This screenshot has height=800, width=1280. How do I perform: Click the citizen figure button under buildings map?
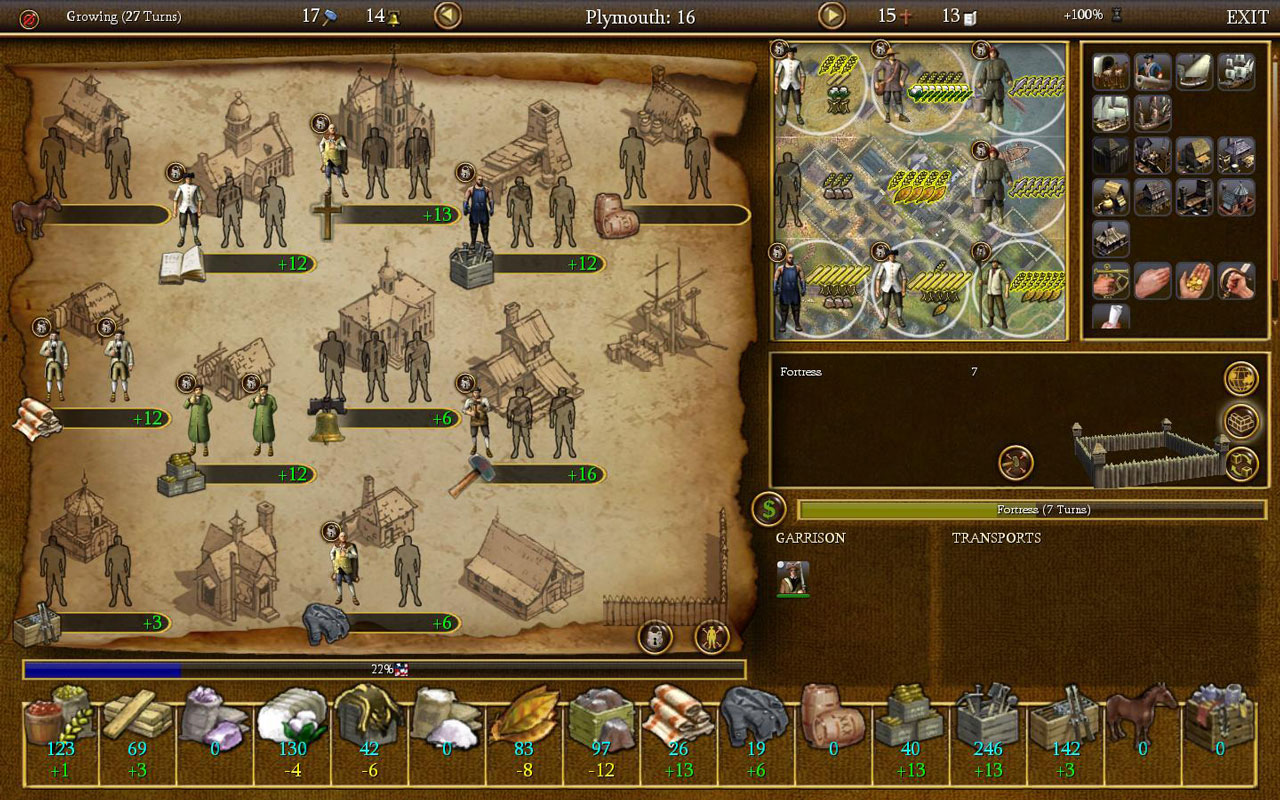click(712, 637)
